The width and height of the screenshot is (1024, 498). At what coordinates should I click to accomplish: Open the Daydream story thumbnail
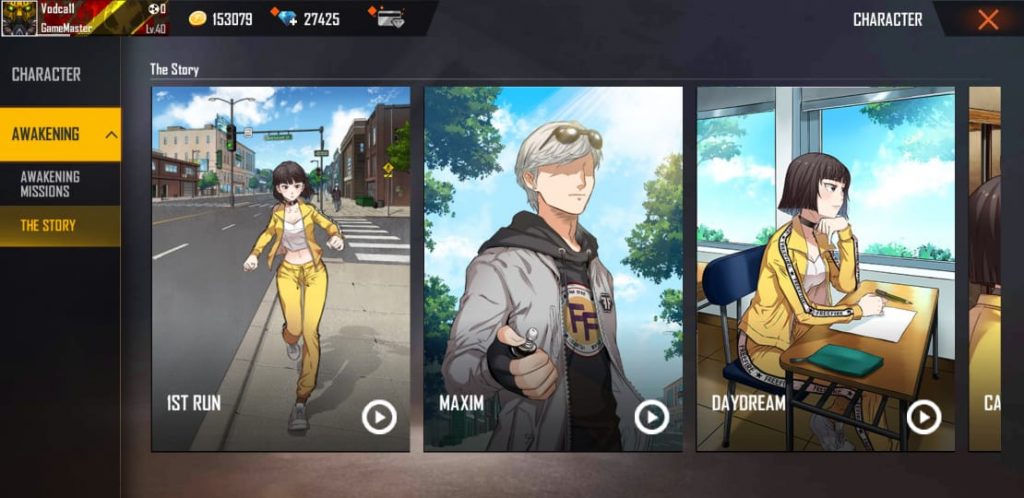tap(825, 250)
